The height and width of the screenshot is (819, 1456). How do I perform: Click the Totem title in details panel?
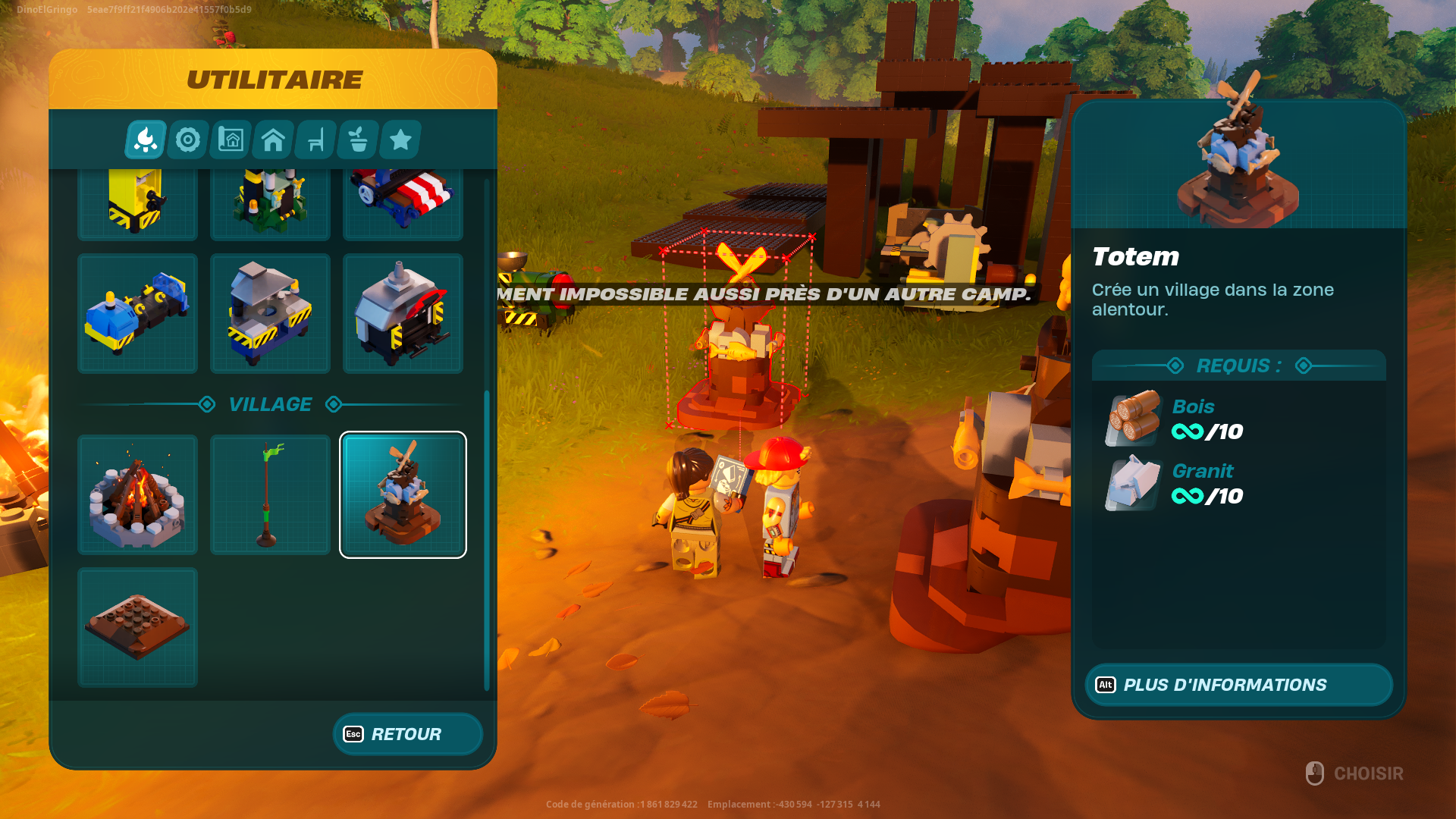[1135, 257]
